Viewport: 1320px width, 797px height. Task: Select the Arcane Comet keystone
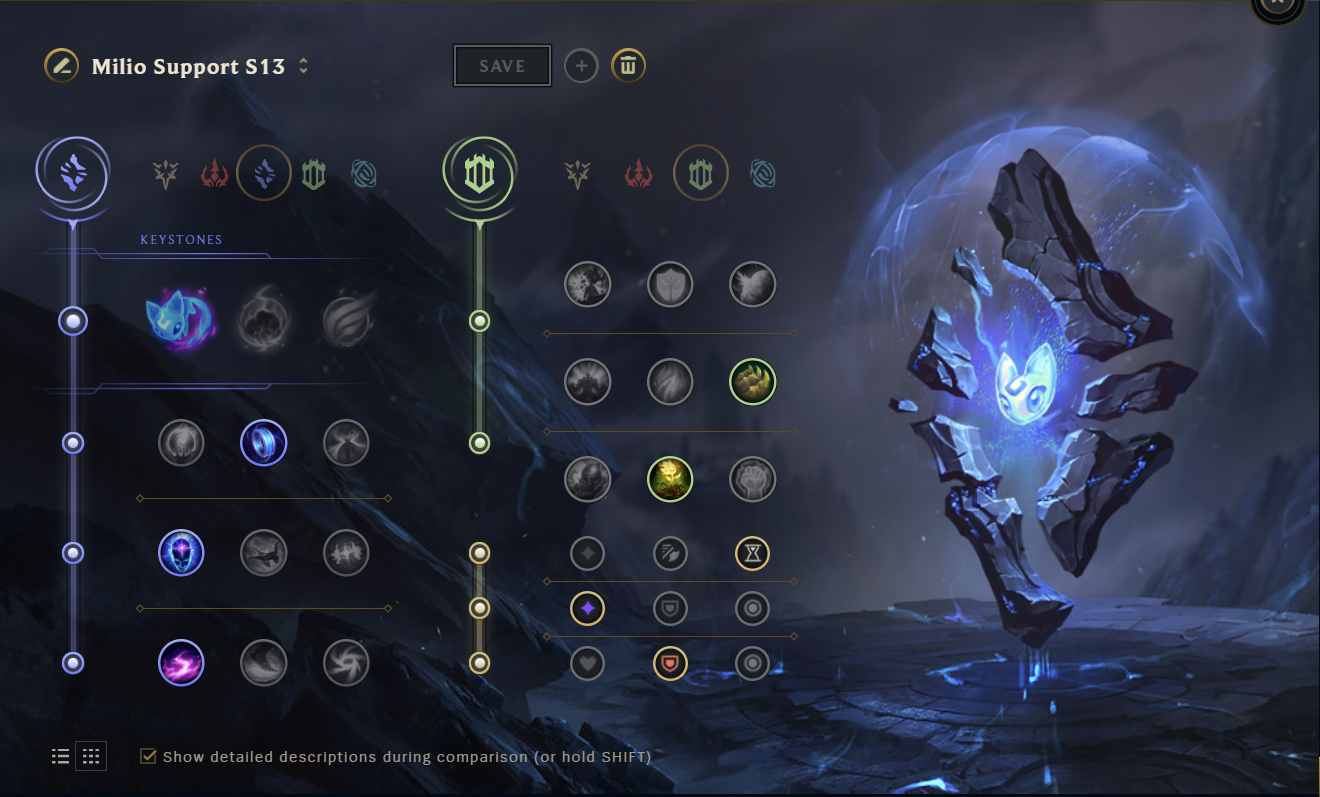(x=264, y=321)
